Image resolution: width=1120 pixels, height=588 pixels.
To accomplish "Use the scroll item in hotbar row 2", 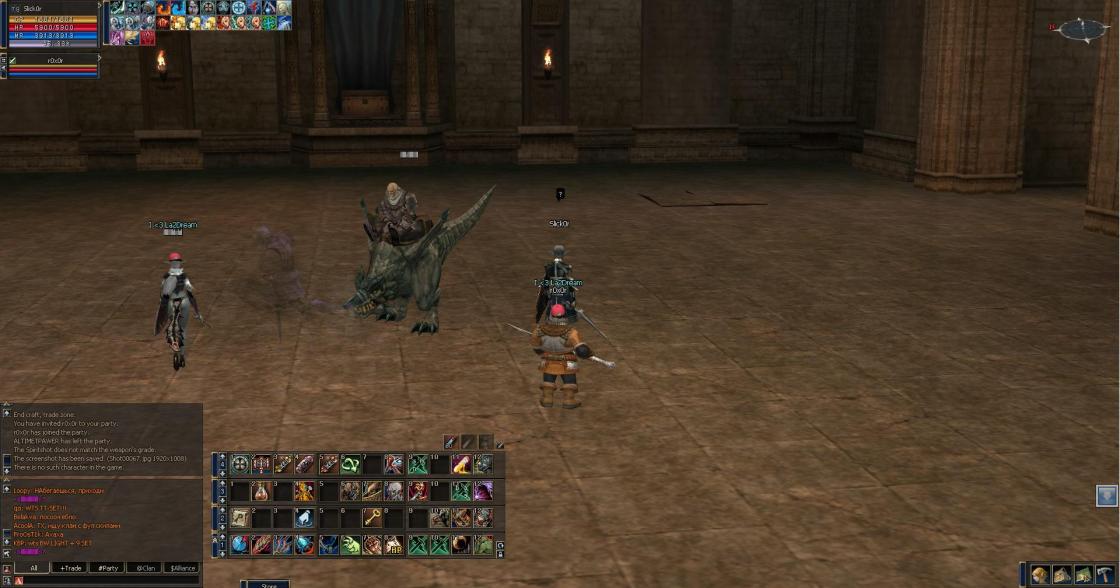I will (241, 518).
